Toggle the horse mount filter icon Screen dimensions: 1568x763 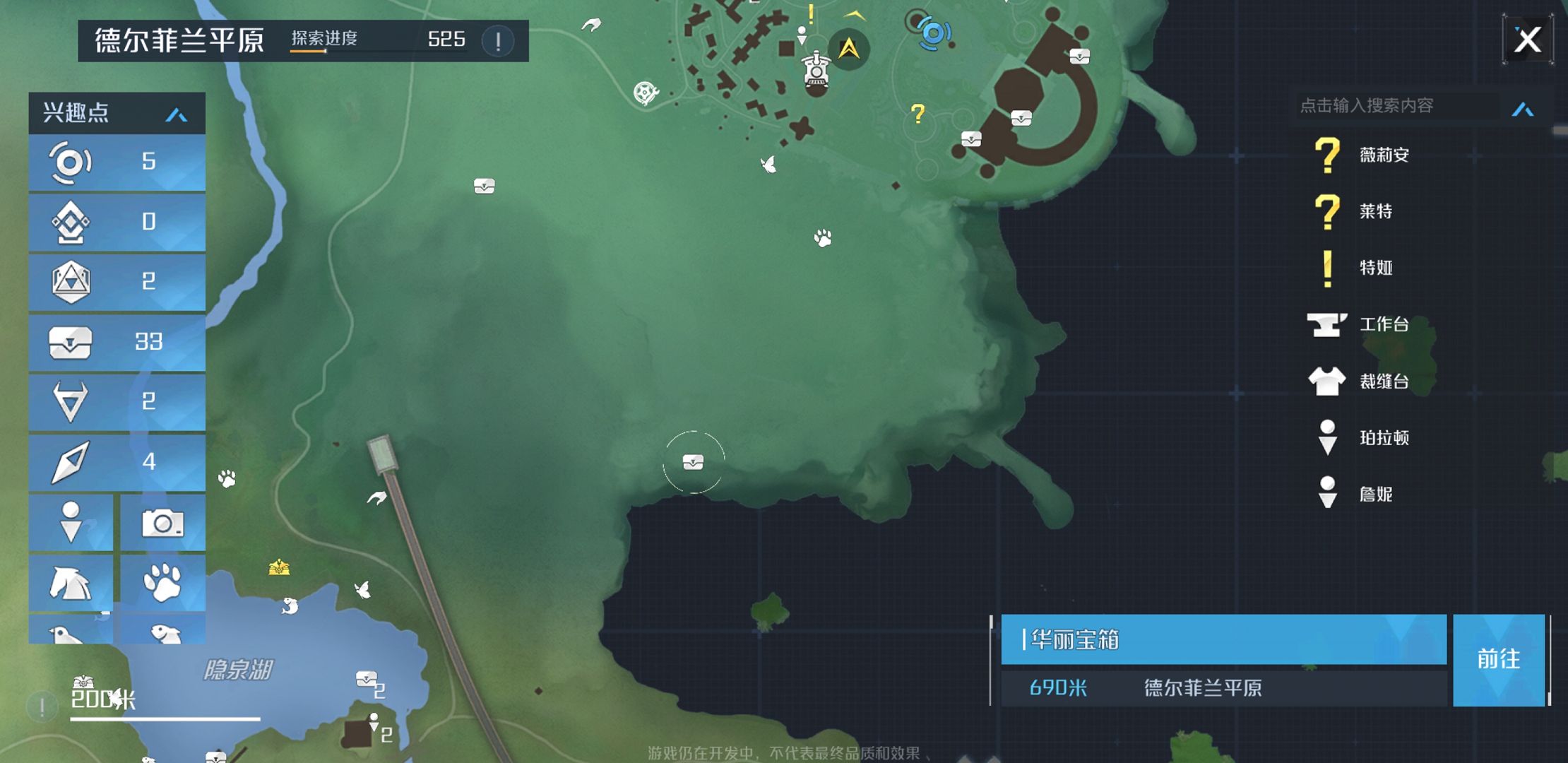point(71,583)
